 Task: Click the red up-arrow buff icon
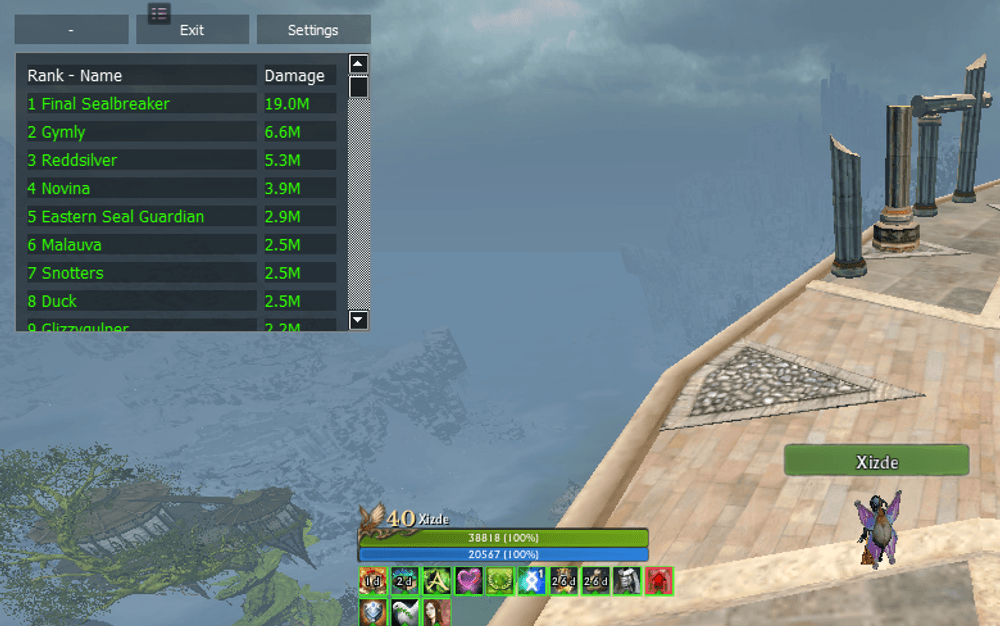(658, 580)
